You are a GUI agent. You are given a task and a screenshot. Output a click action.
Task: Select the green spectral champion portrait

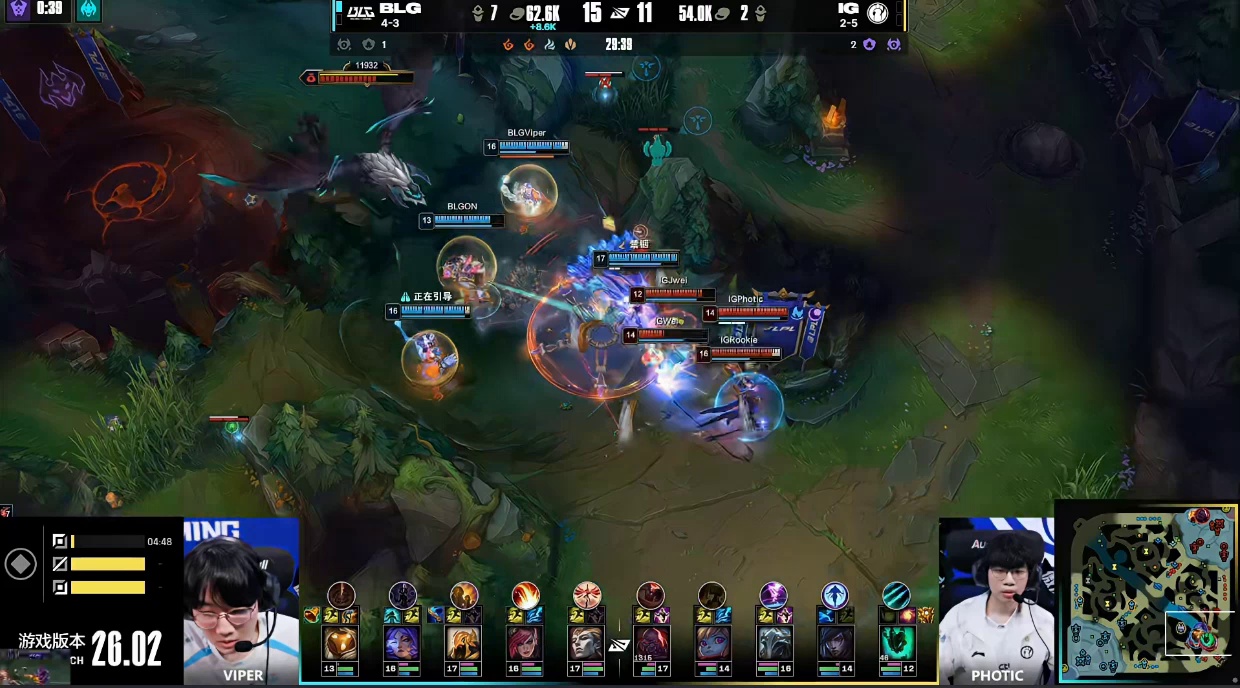[x=896, y=643]
